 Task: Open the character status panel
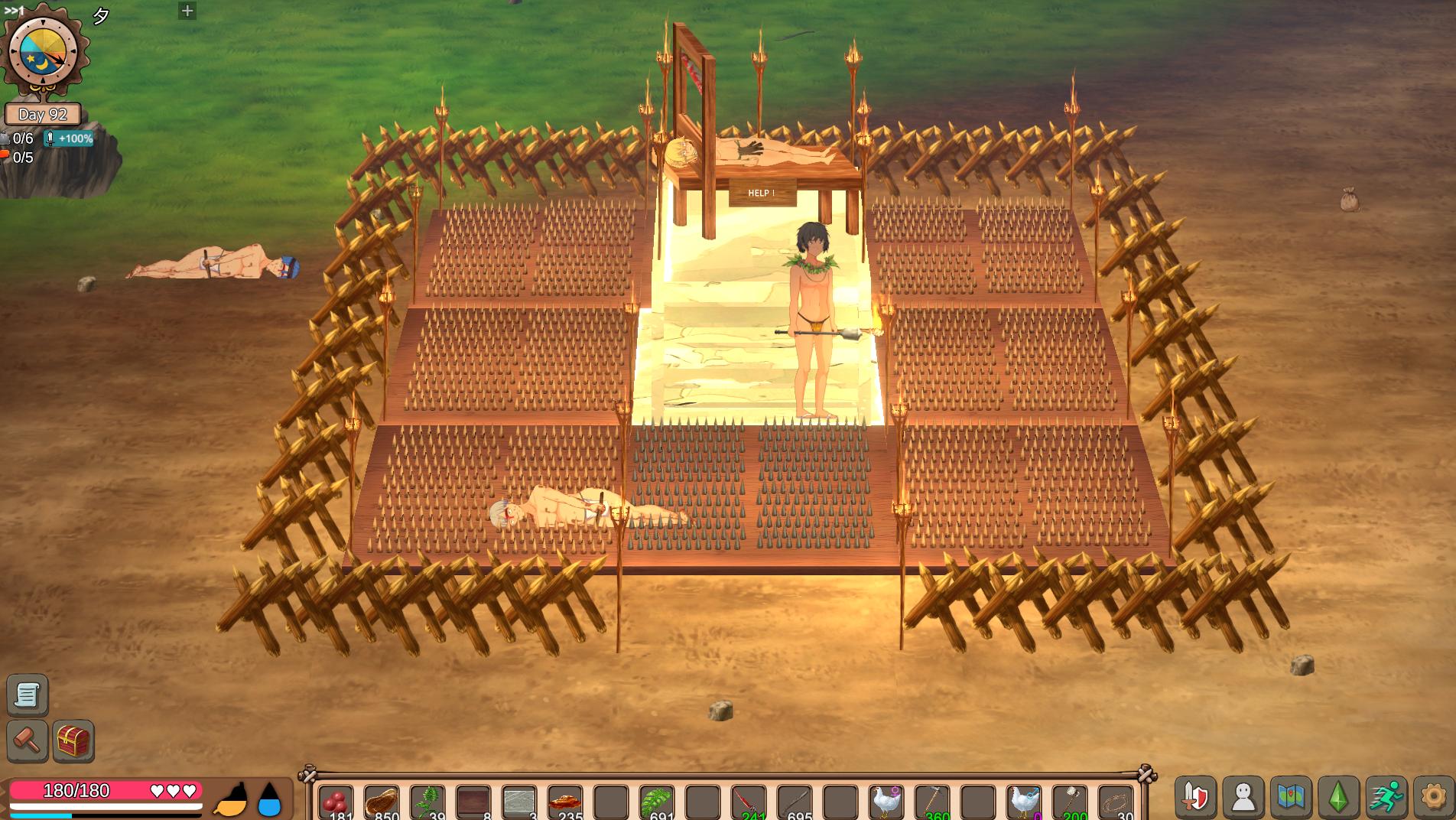1243,797
